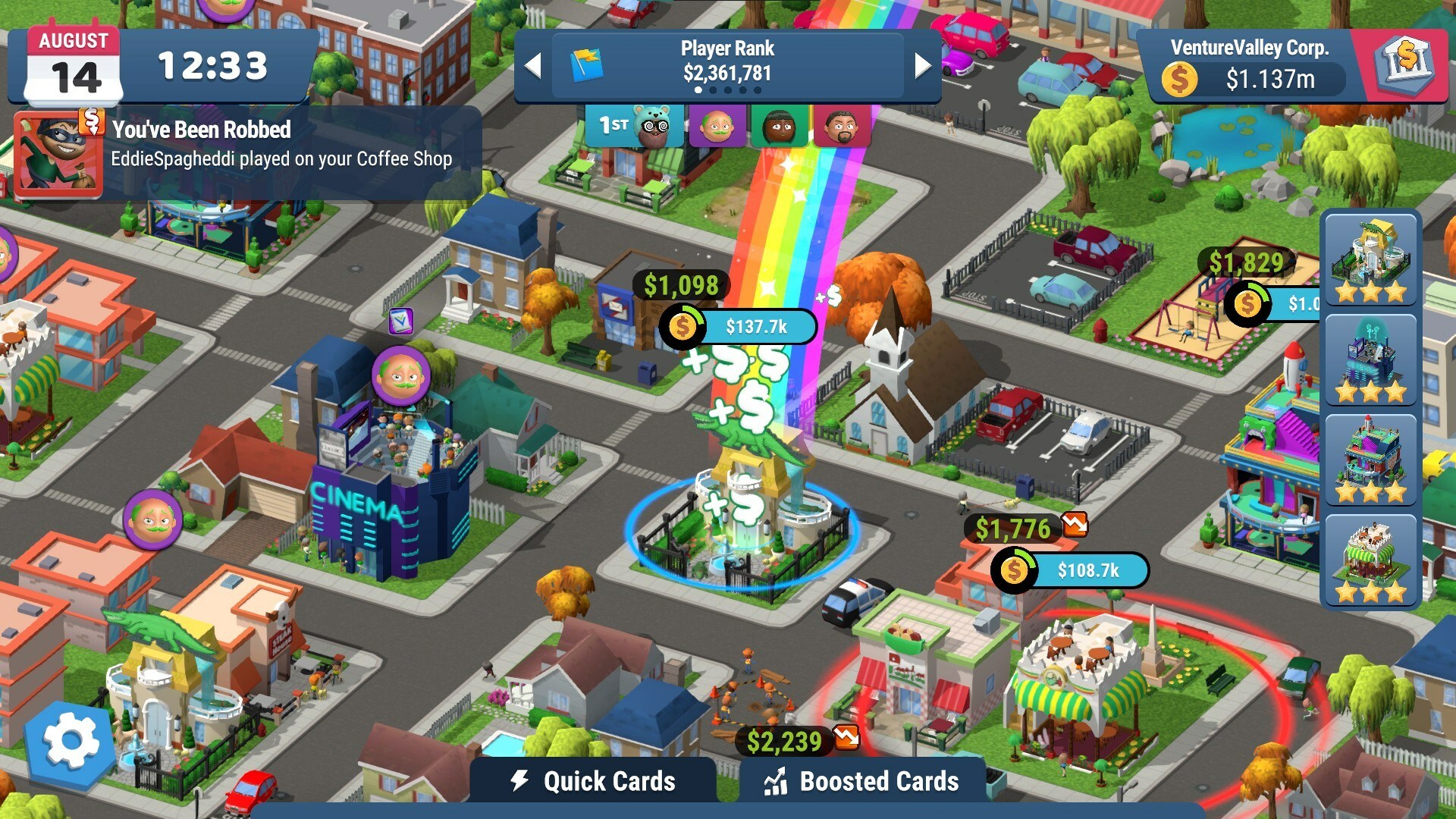Collect the $137.7k coin bubble
The height and width of the screenshot is (819, 1456).
739,327
